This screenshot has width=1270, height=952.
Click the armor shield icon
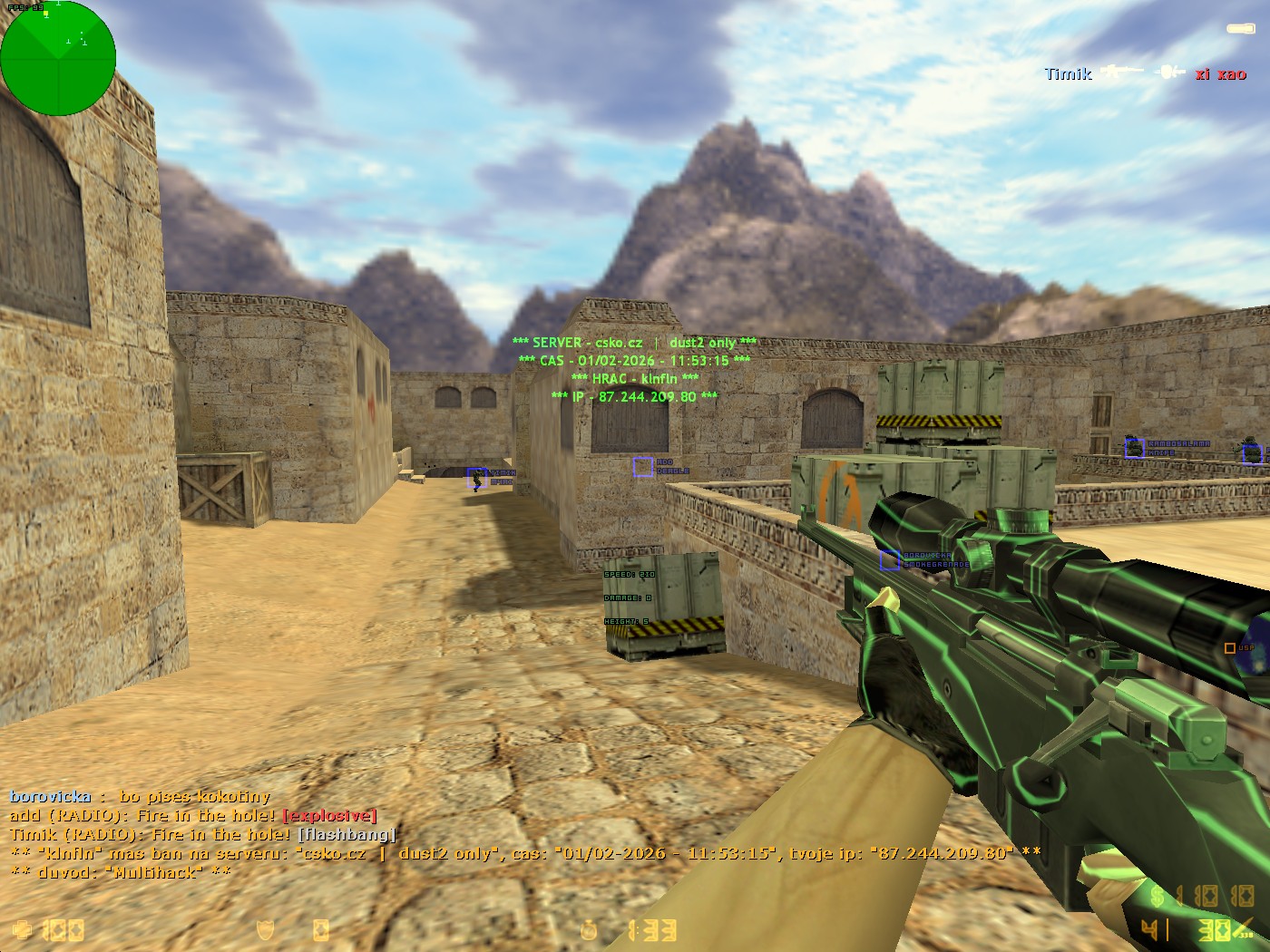coord(265,930)
